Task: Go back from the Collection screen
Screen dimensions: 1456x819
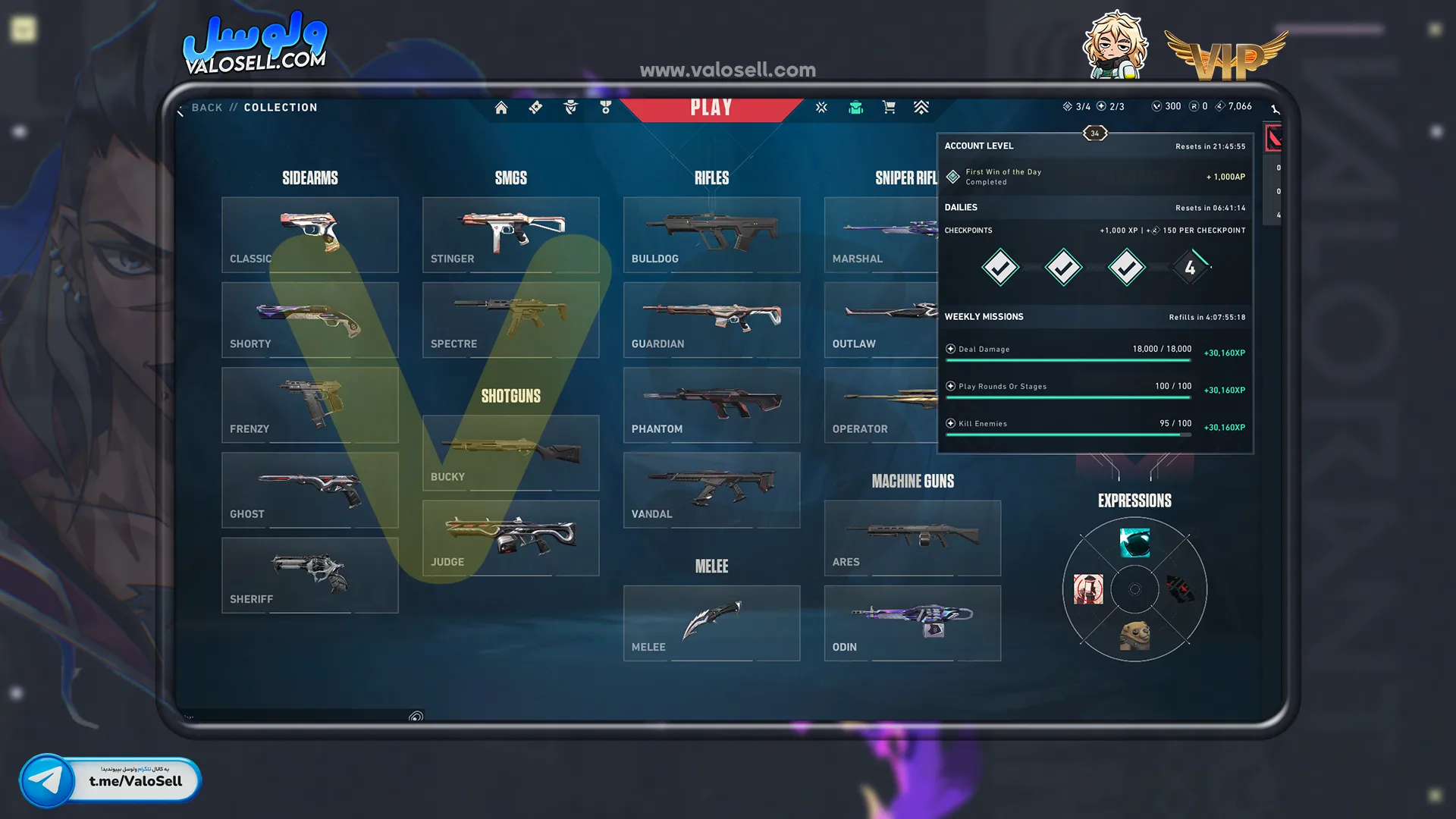Action: (x=206, y=108)
